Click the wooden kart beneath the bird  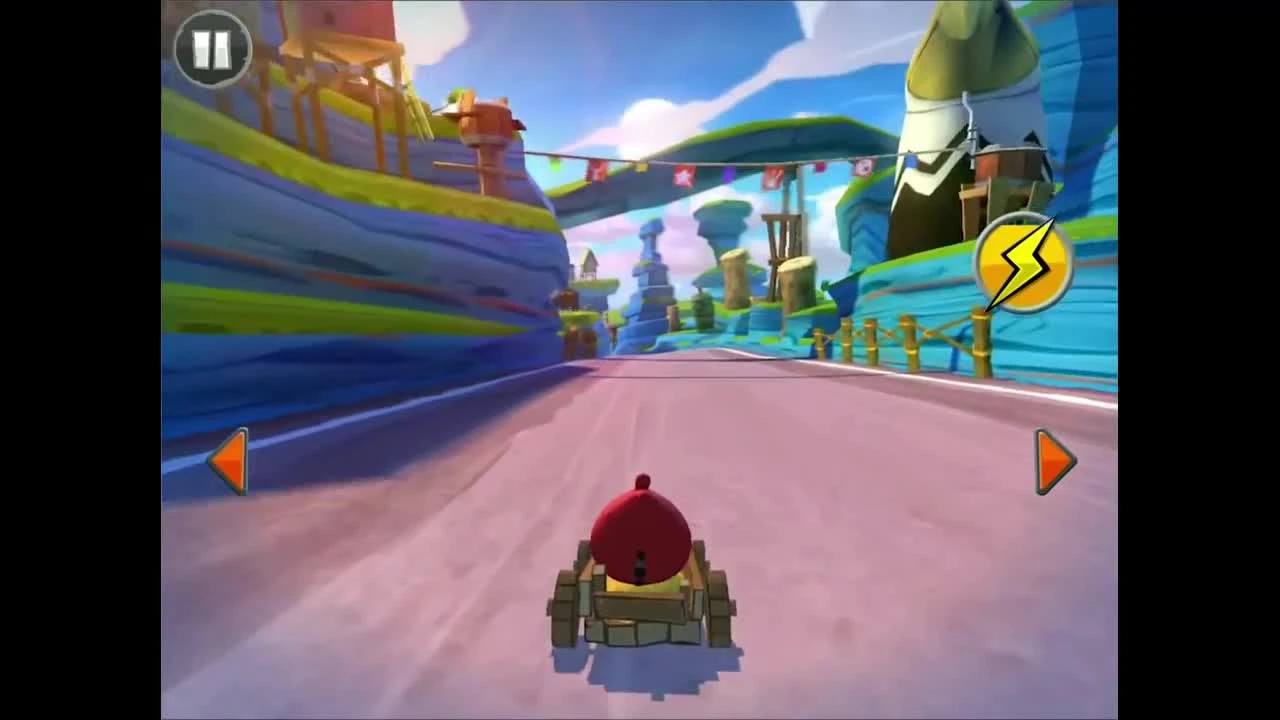642,610
